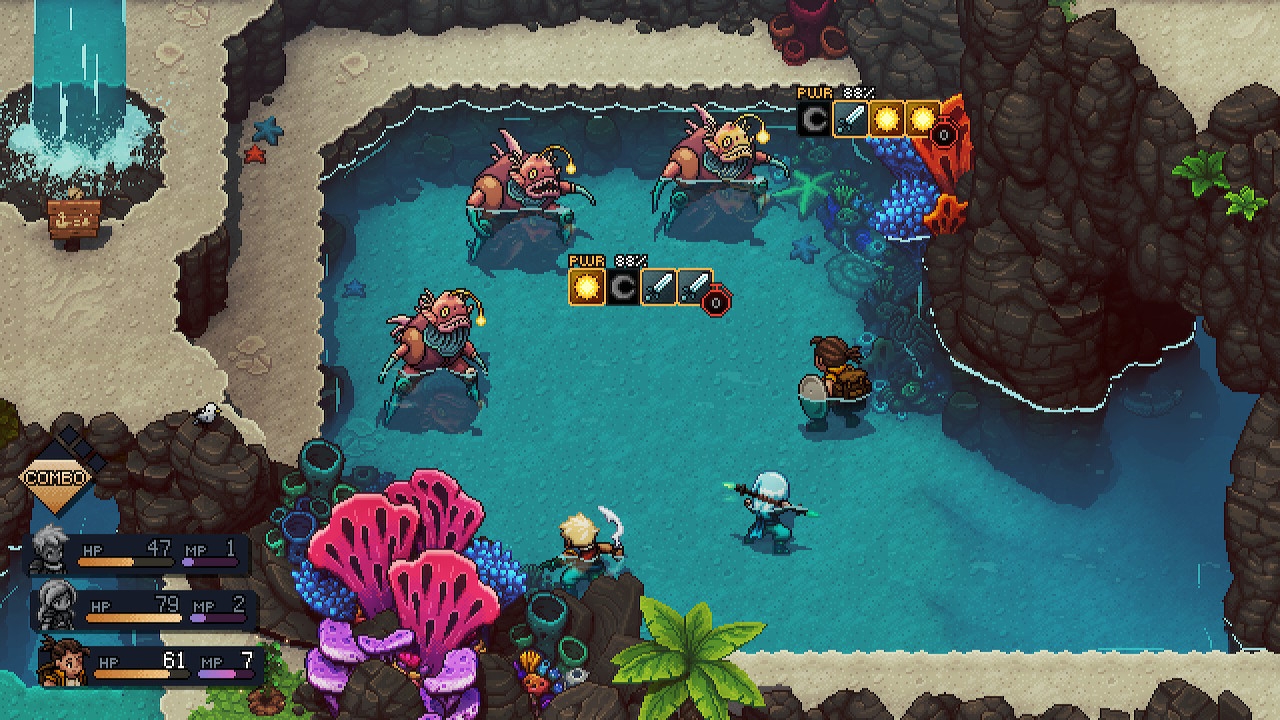Click the sword icon in the two-sun lock
The image size is (1280, 720).
coord(850,119)
